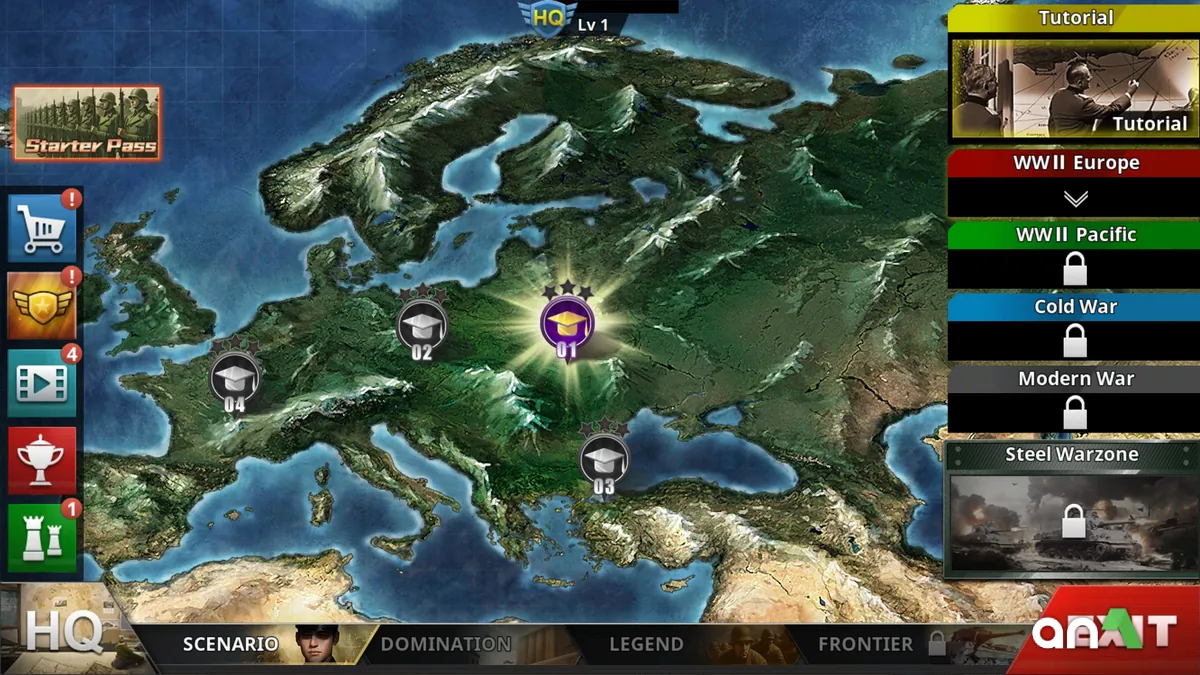Switch to the Domination tab
This screenshot has height=675, width=1200.
446,645
